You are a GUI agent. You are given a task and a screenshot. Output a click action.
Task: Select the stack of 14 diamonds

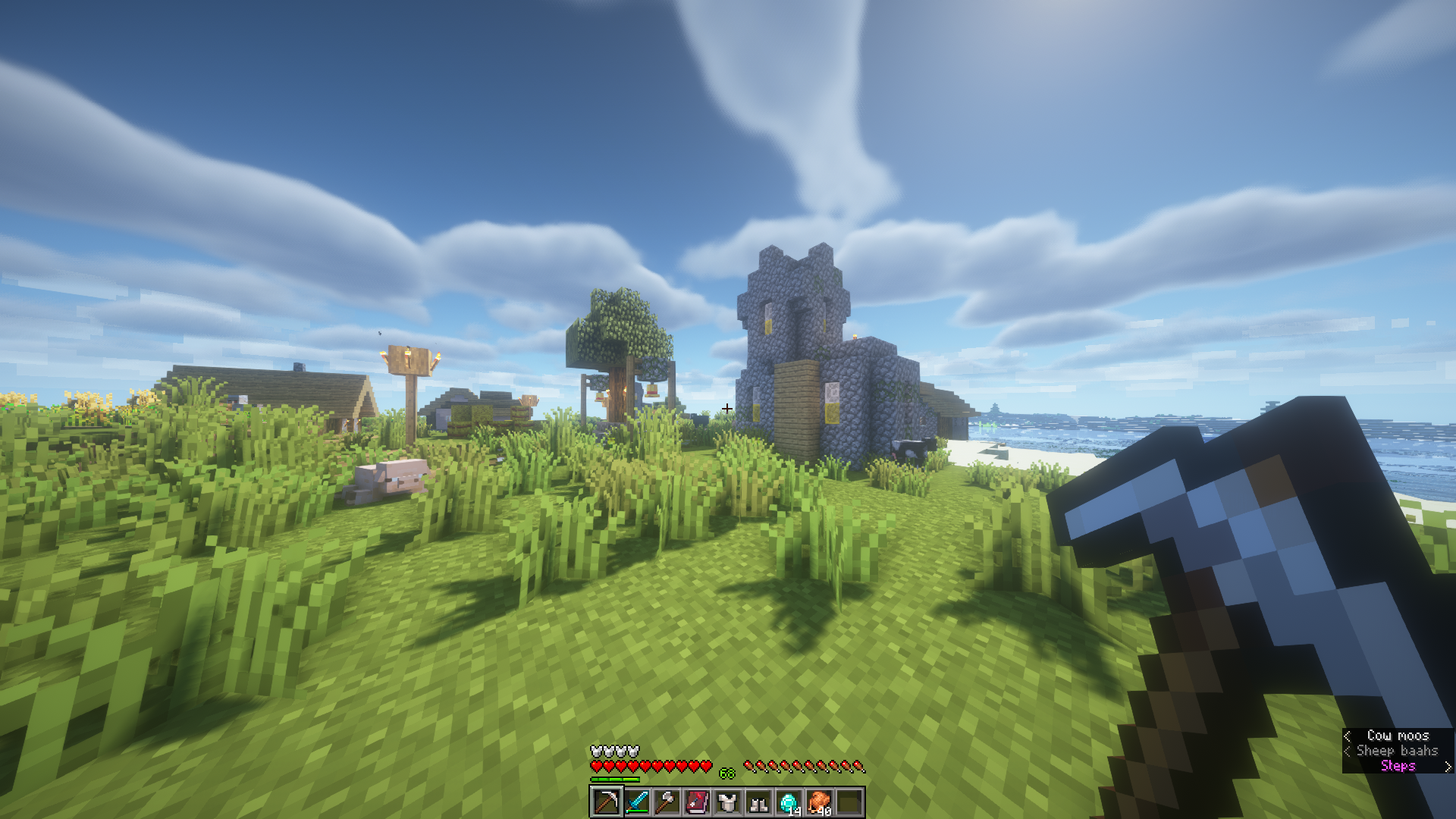789,802
